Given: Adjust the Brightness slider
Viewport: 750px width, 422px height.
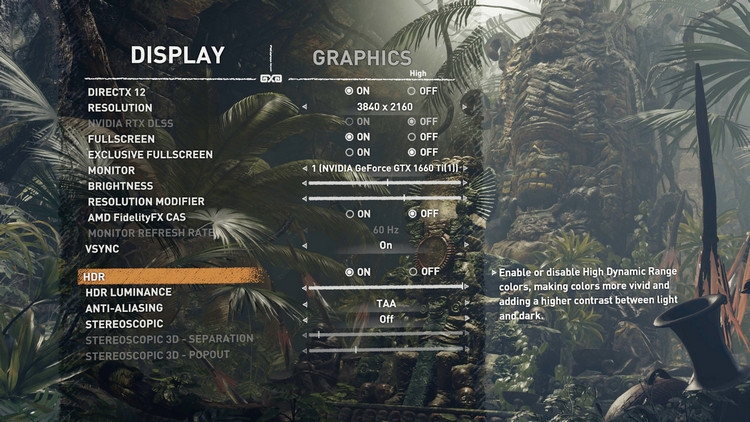Looking at the screenshot, I should pyautogui.click(x=385, y=184).
